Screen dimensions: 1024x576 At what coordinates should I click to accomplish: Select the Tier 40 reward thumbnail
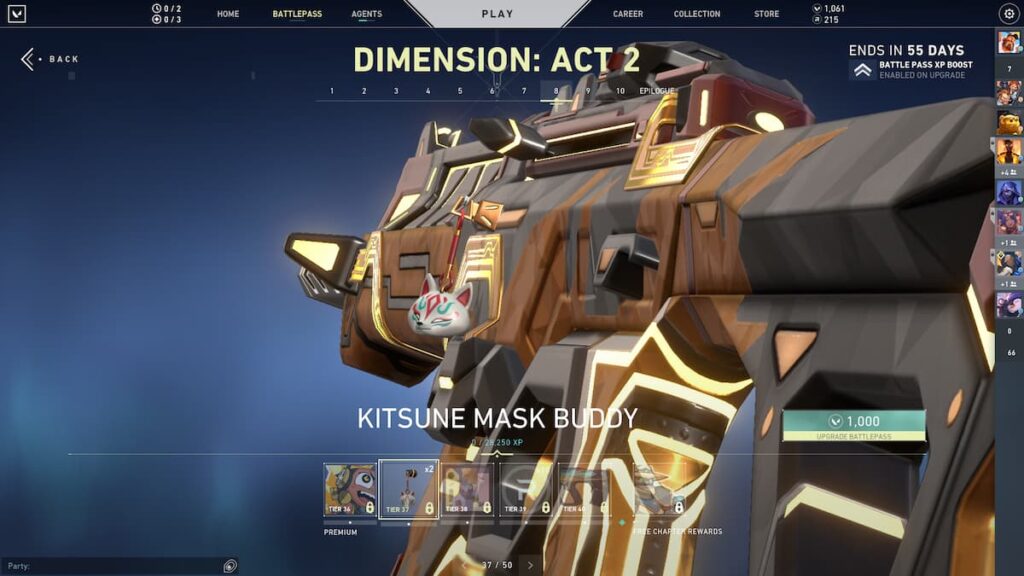[584, 489]
